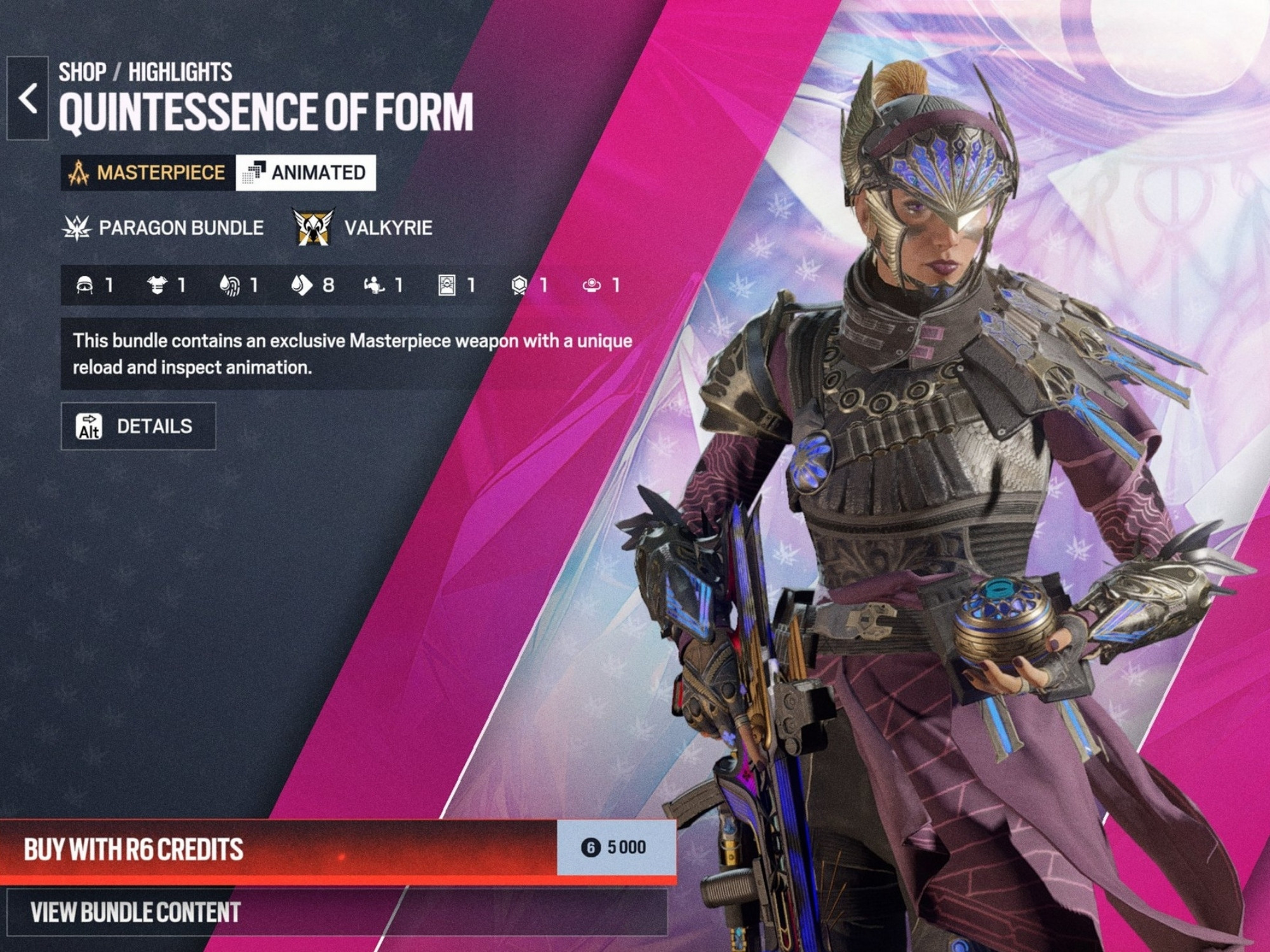Select the headgear item count icon

(85, 286)
